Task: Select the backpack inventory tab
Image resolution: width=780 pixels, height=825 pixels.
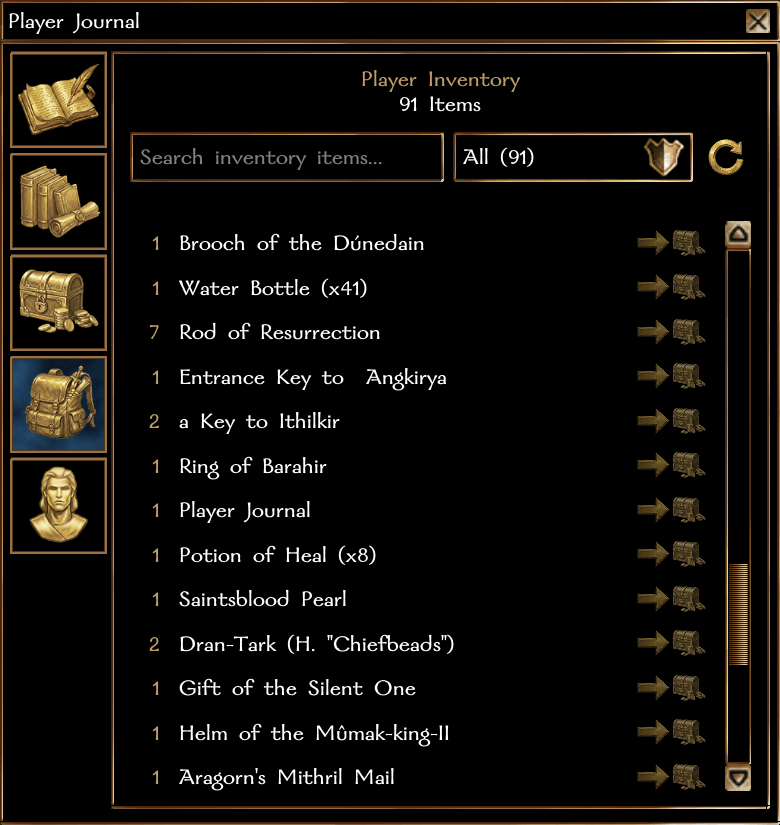Action: pos(58,403)
